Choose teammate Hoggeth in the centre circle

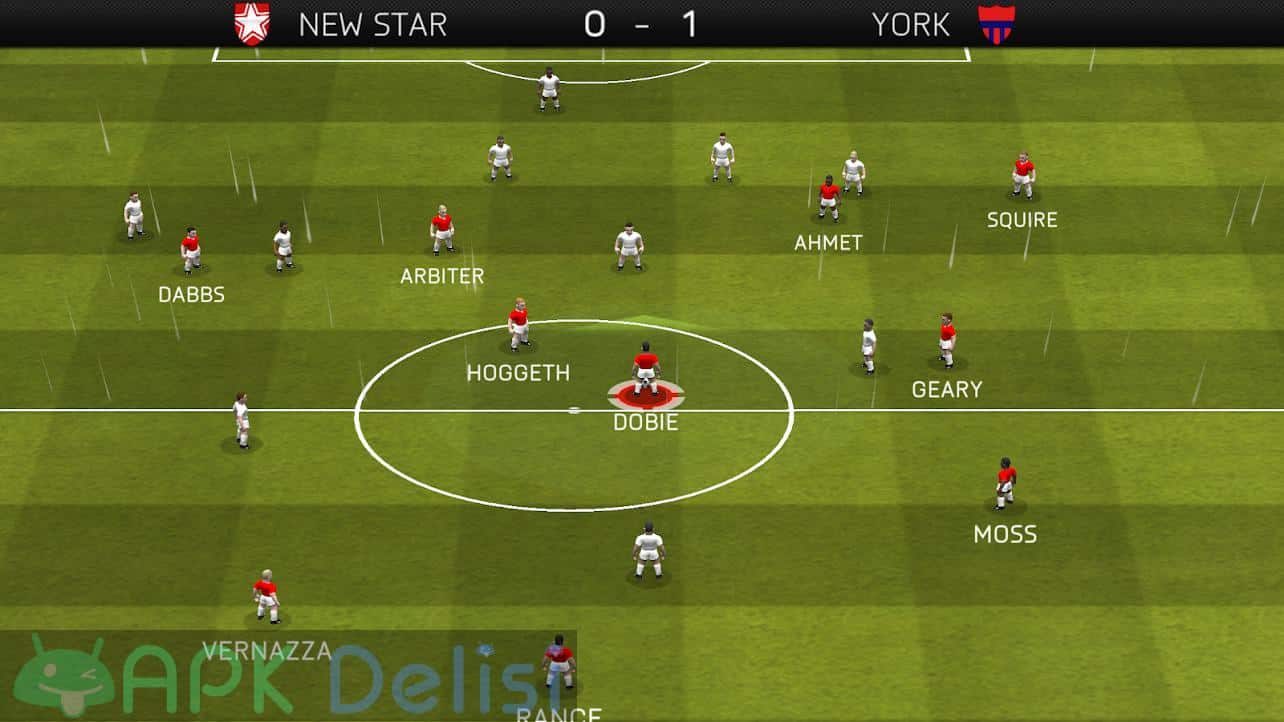[518, 324]
